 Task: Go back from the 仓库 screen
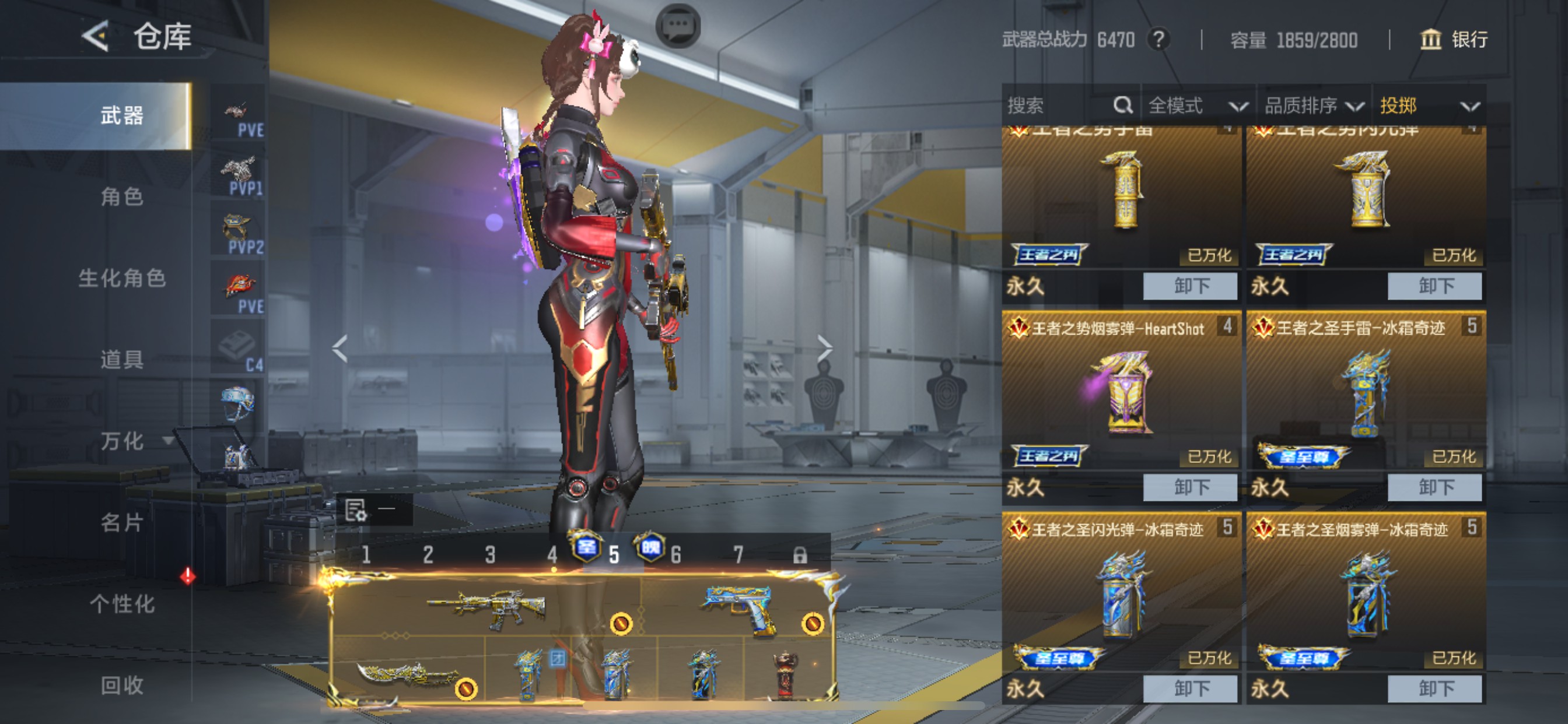(96, 36)
